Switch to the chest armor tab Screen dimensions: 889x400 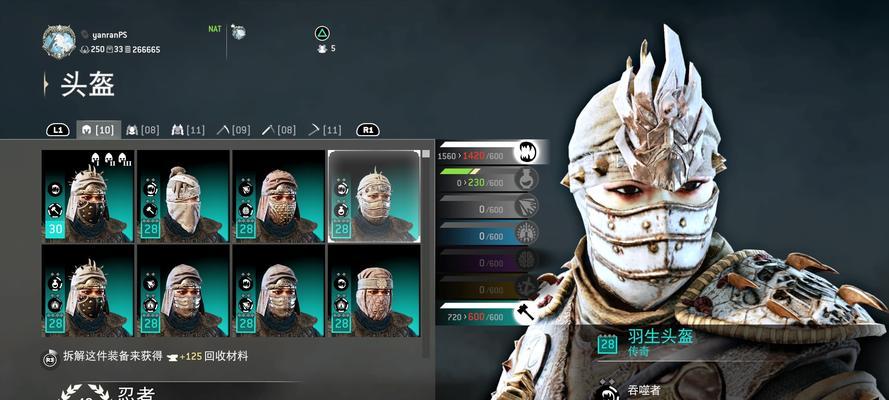[x=142, y=130]
